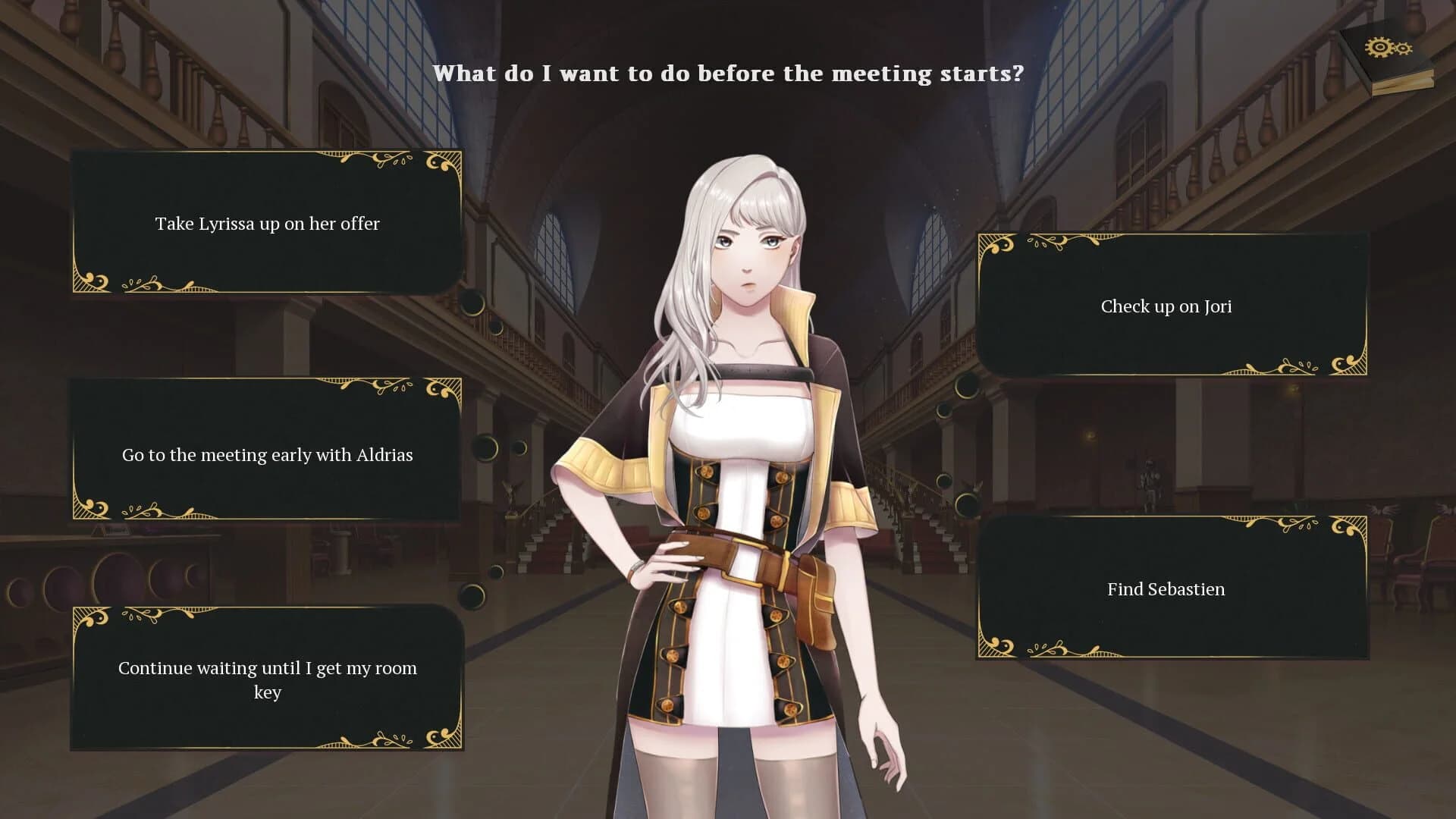The image size is (1456, 819).
Task: Click the large gear on the settings book
Action: click(1380, 47)
